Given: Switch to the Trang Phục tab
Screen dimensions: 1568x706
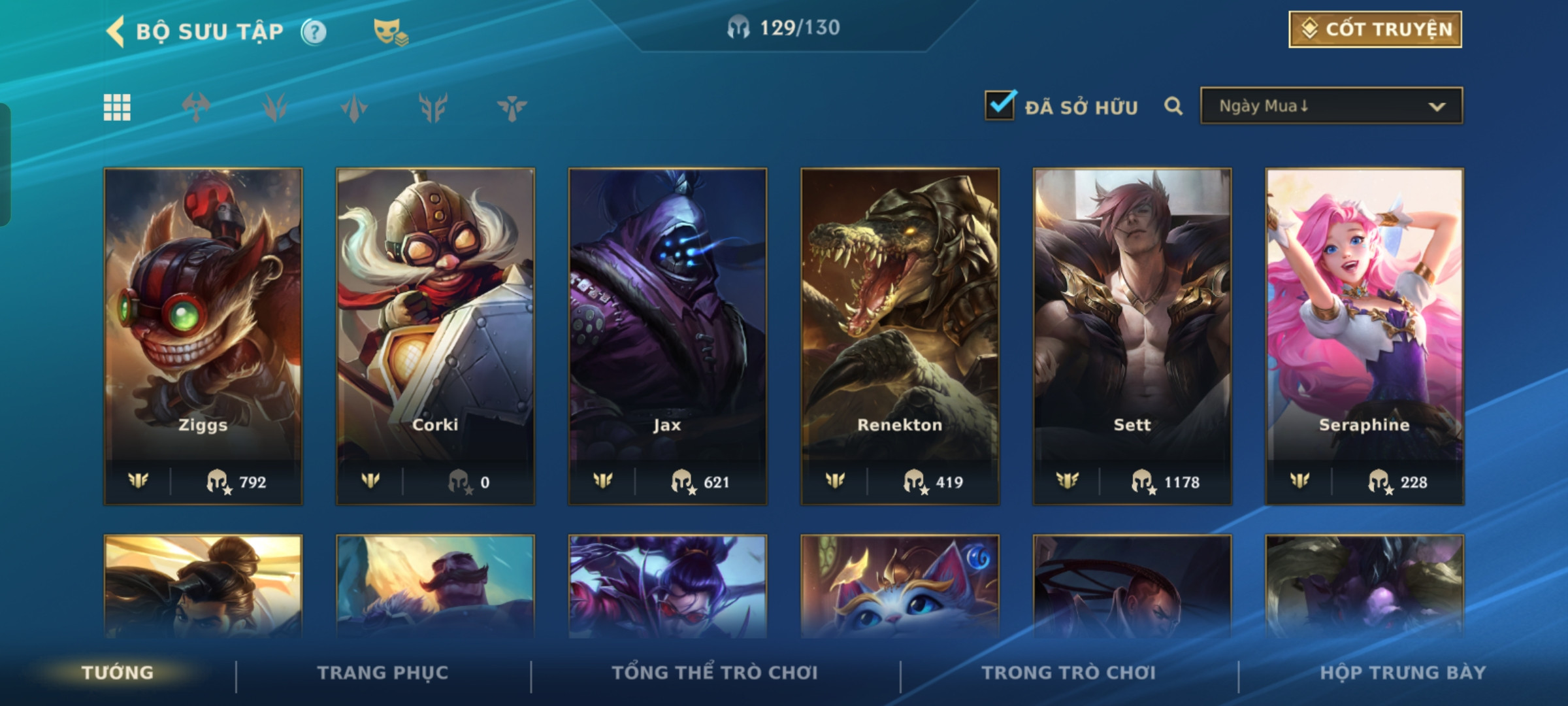Looking at the screenshot, I should tap(383, 673).
